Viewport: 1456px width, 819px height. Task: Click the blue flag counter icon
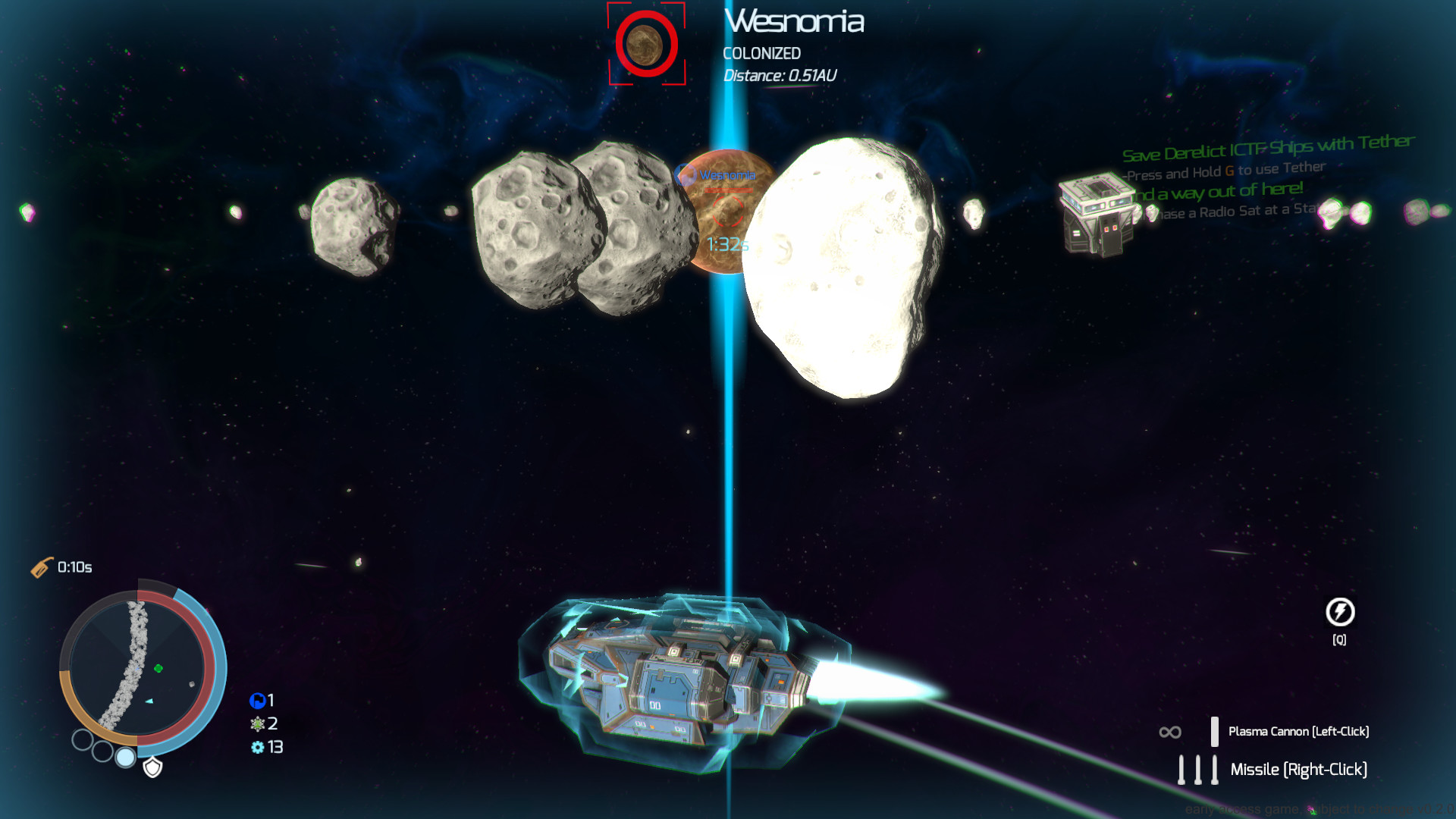pos(258,700)
